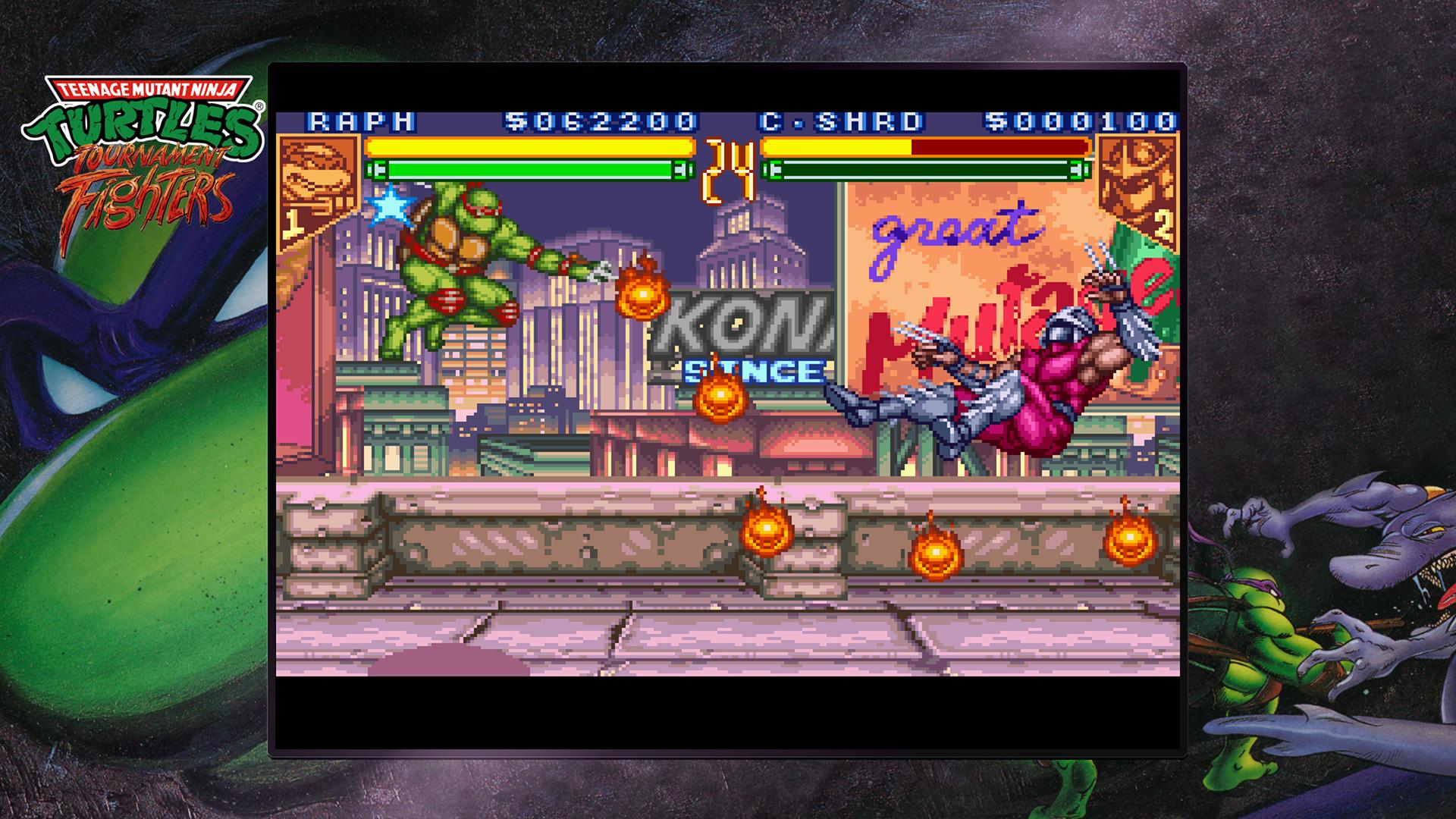The image size is (1456, 819).
Task: Collapse the round timer showing 24
Action: coord(729,161)
